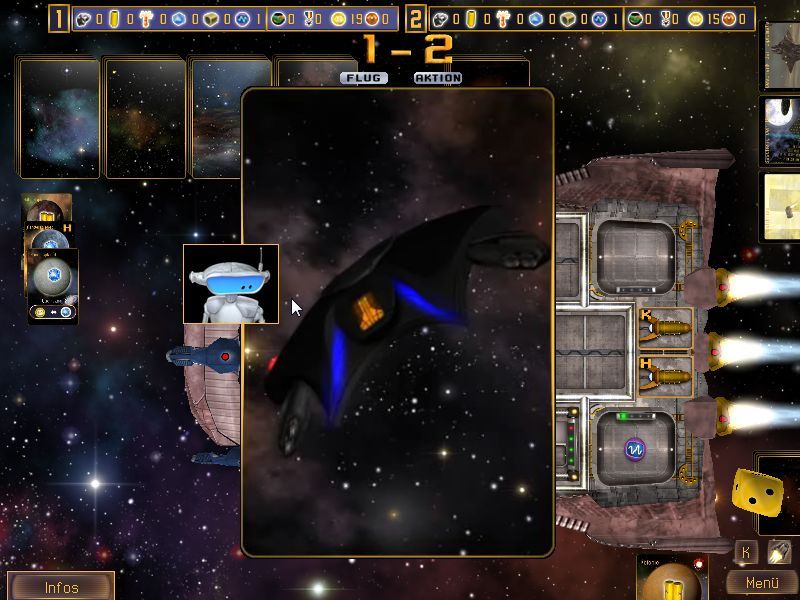Open the pale yellow card thumbnail
This screenshot has width=800, height=600.
(780, 206)
